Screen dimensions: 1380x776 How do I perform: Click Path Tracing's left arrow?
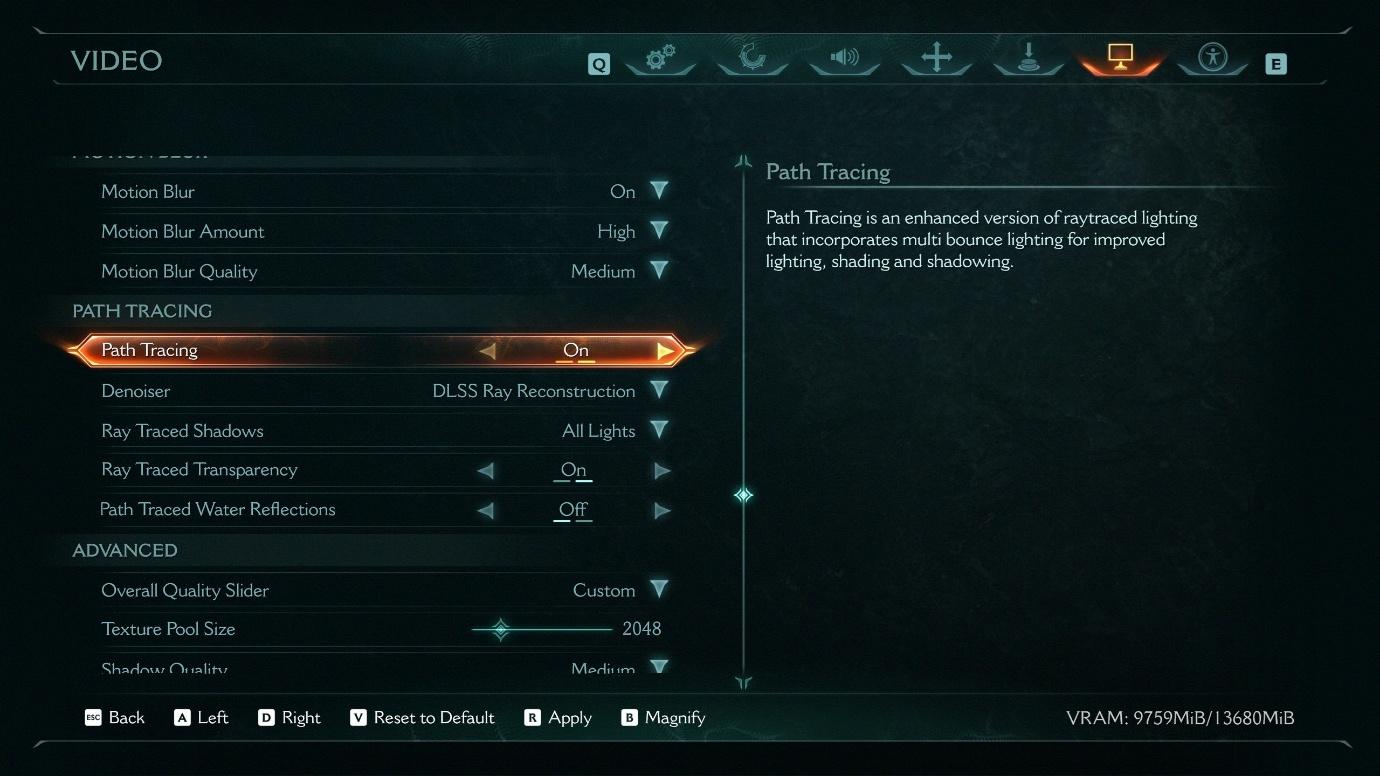pos(487,351)
